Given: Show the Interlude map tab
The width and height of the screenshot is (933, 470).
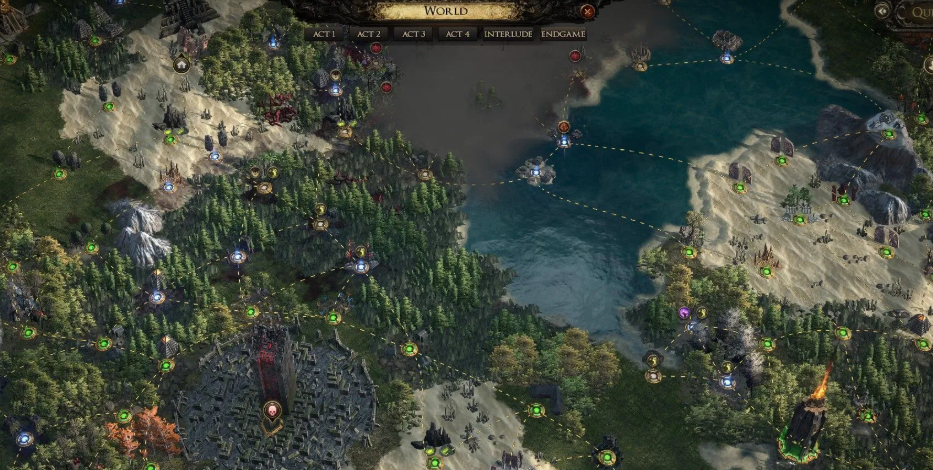Looking at the screenshot, I should [x=508, y=33].
